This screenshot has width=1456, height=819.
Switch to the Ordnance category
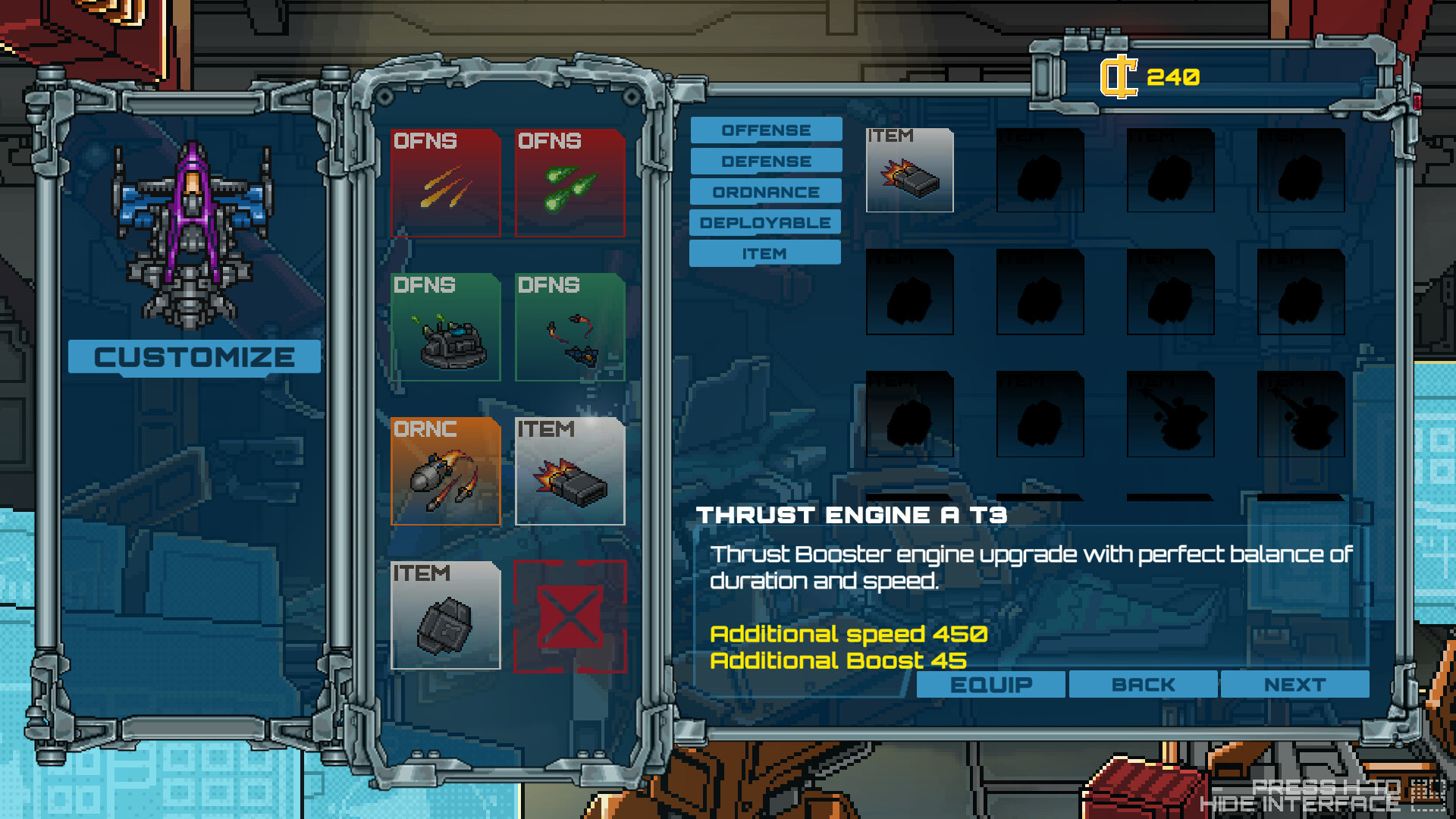(766, 192)
